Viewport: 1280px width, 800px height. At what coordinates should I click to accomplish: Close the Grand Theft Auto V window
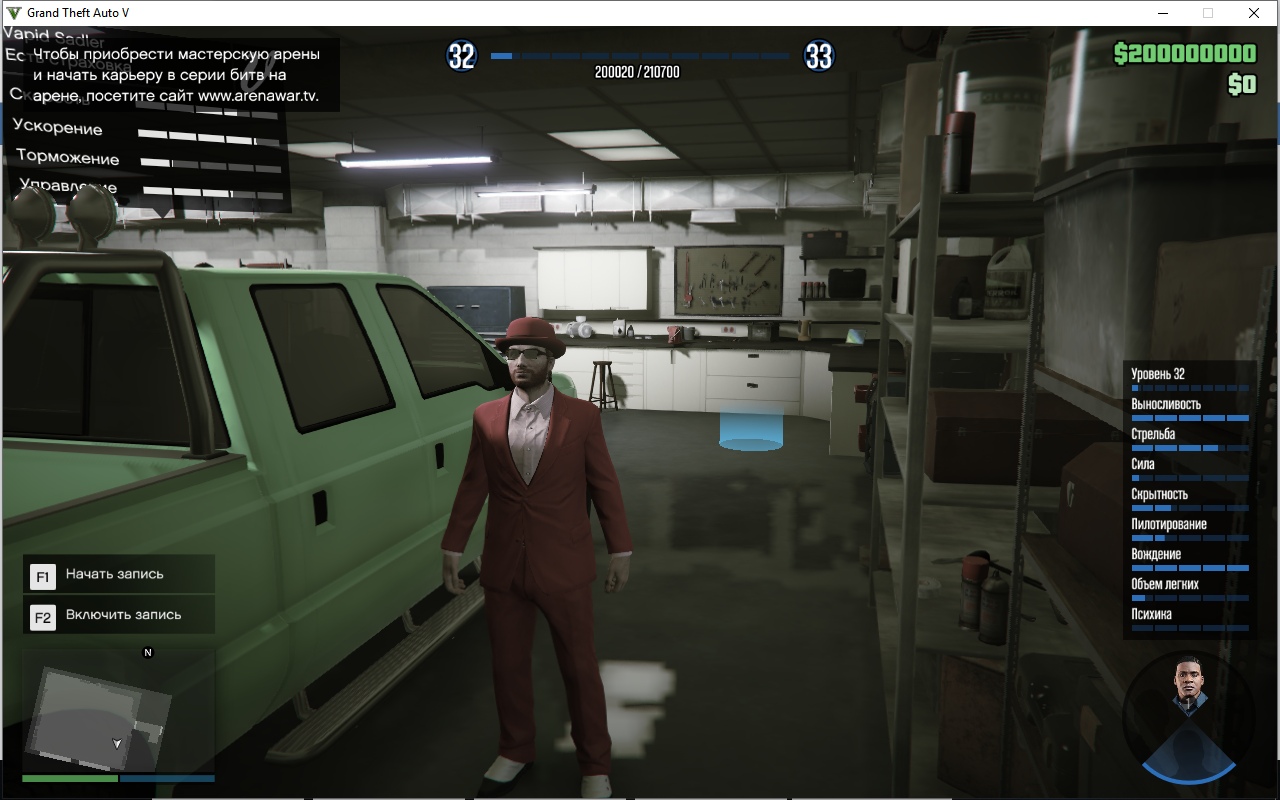[x=1253, y=13]
